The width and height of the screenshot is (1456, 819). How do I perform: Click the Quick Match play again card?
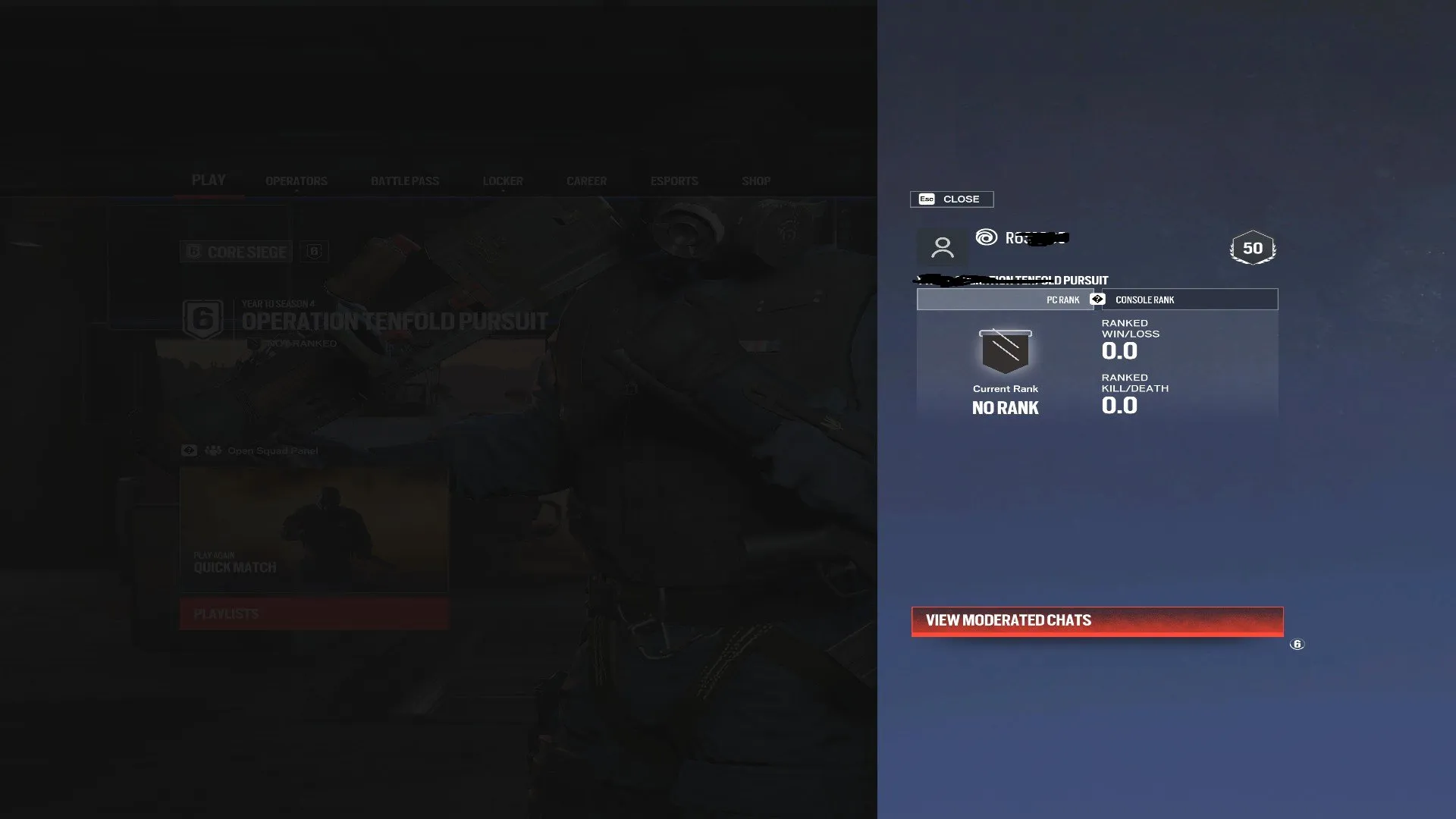tap(312, 529)
